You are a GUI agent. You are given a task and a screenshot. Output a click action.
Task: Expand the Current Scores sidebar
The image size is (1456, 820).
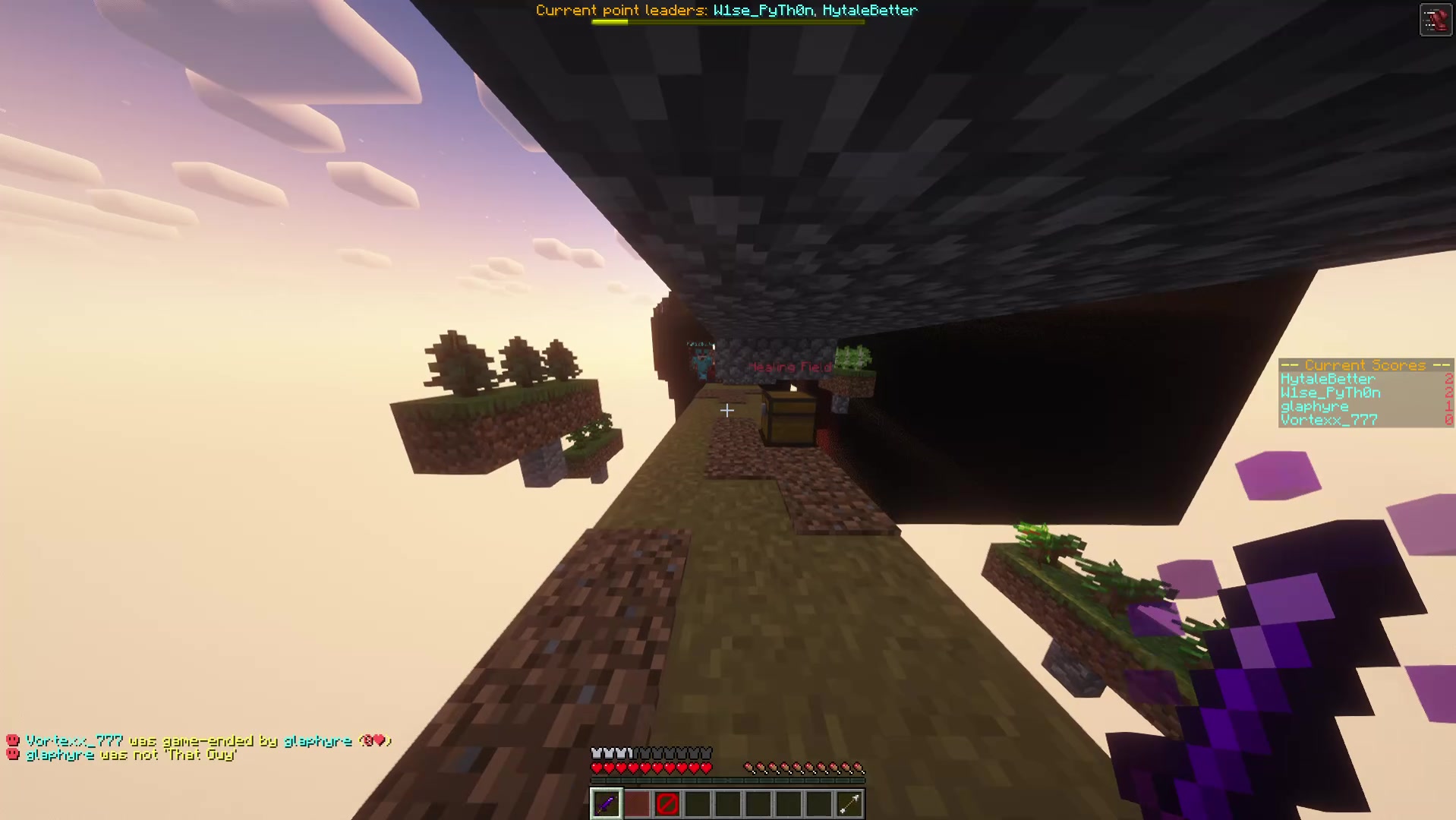click(1364, 365)
